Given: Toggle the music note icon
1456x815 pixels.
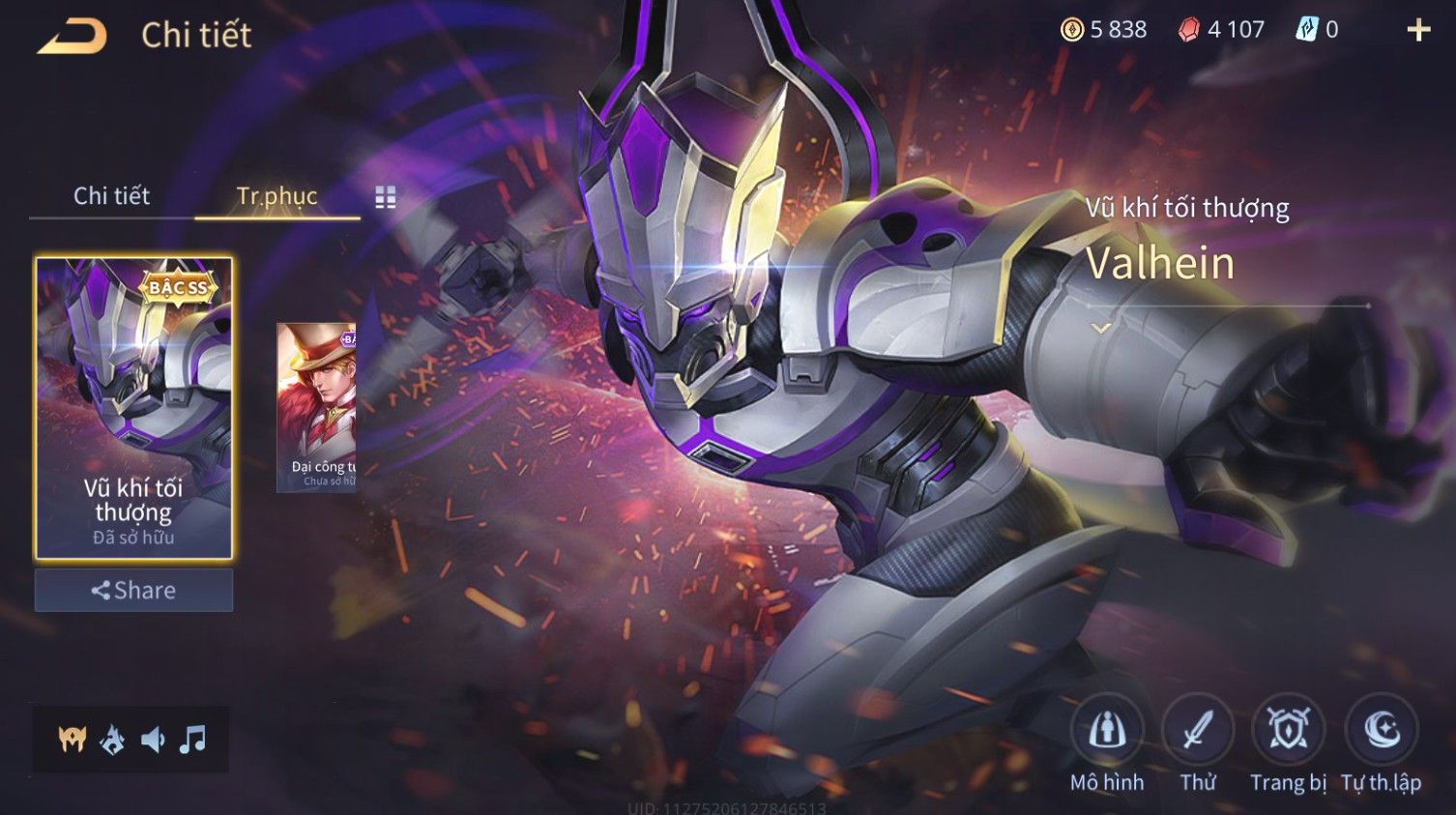Looking at the screenshot, I should [x=193, y=741].
